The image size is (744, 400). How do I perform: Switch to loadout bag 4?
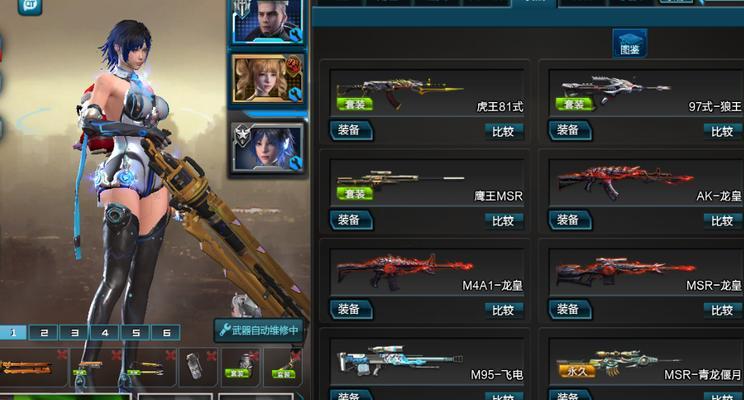pyautogui.click(x=105, y=332)
